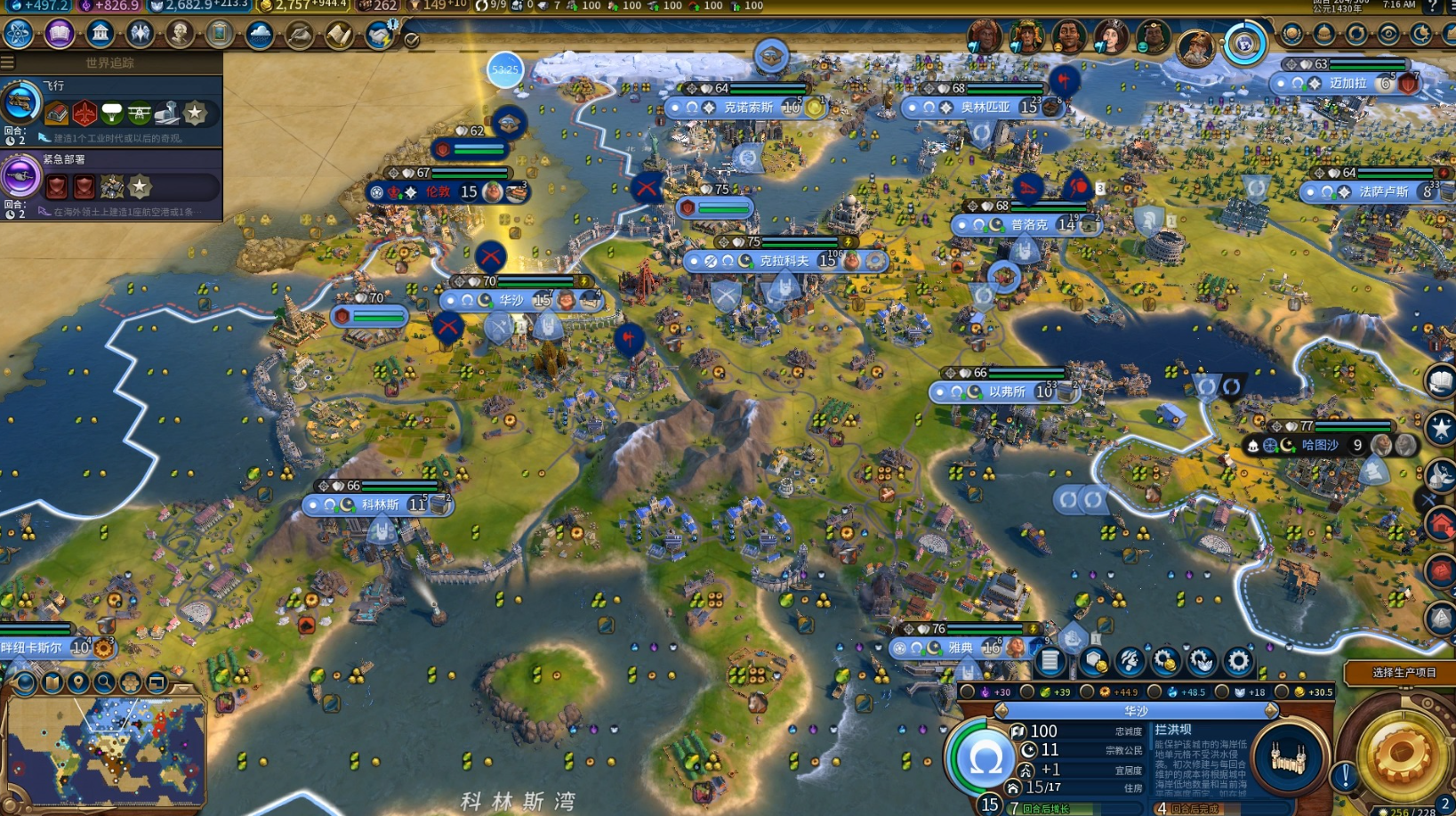Open the climate cloud icon
This screenshot has height=816, width=1456.
click(259, 35)
